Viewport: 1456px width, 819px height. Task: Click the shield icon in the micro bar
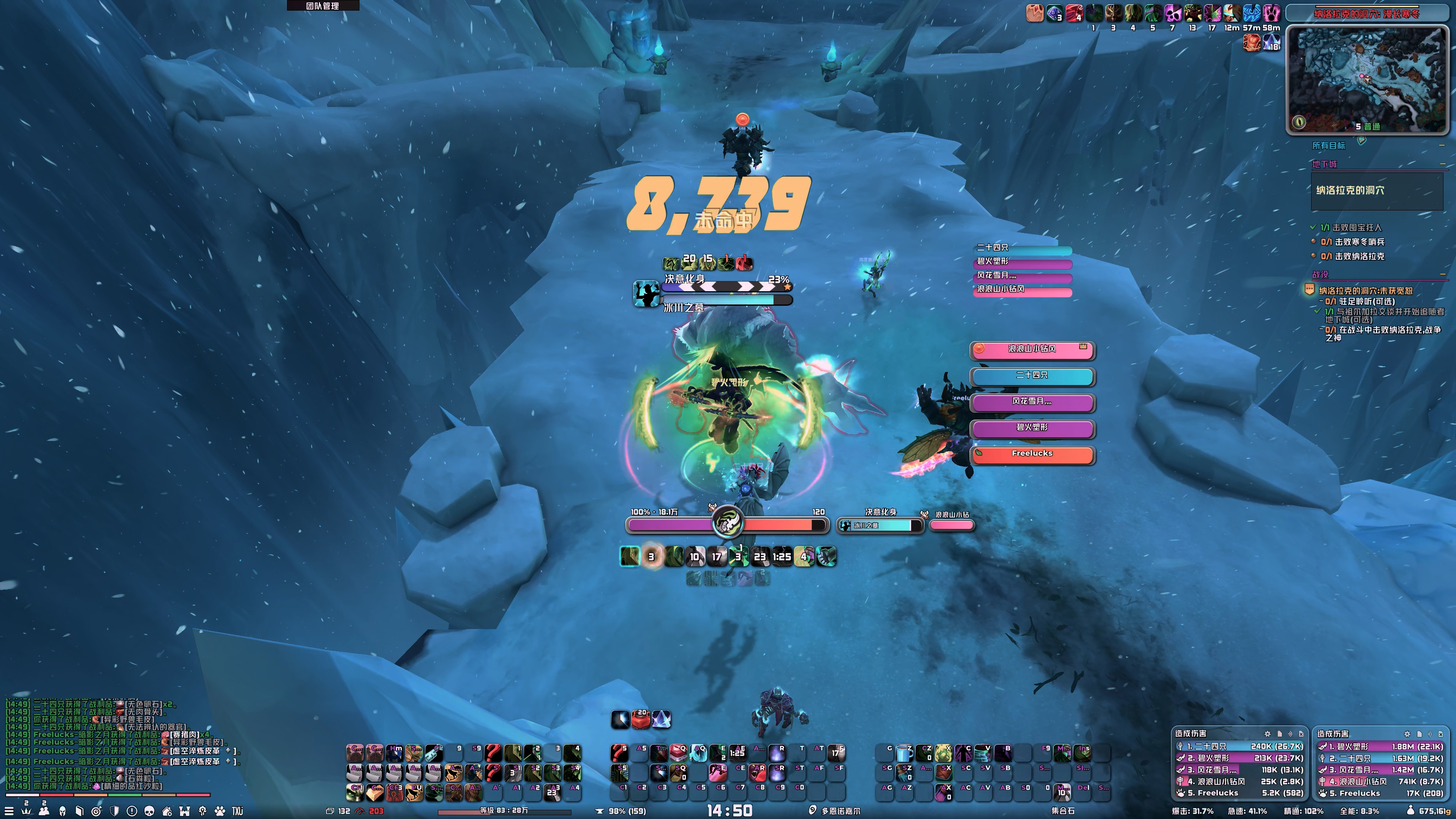114,811
